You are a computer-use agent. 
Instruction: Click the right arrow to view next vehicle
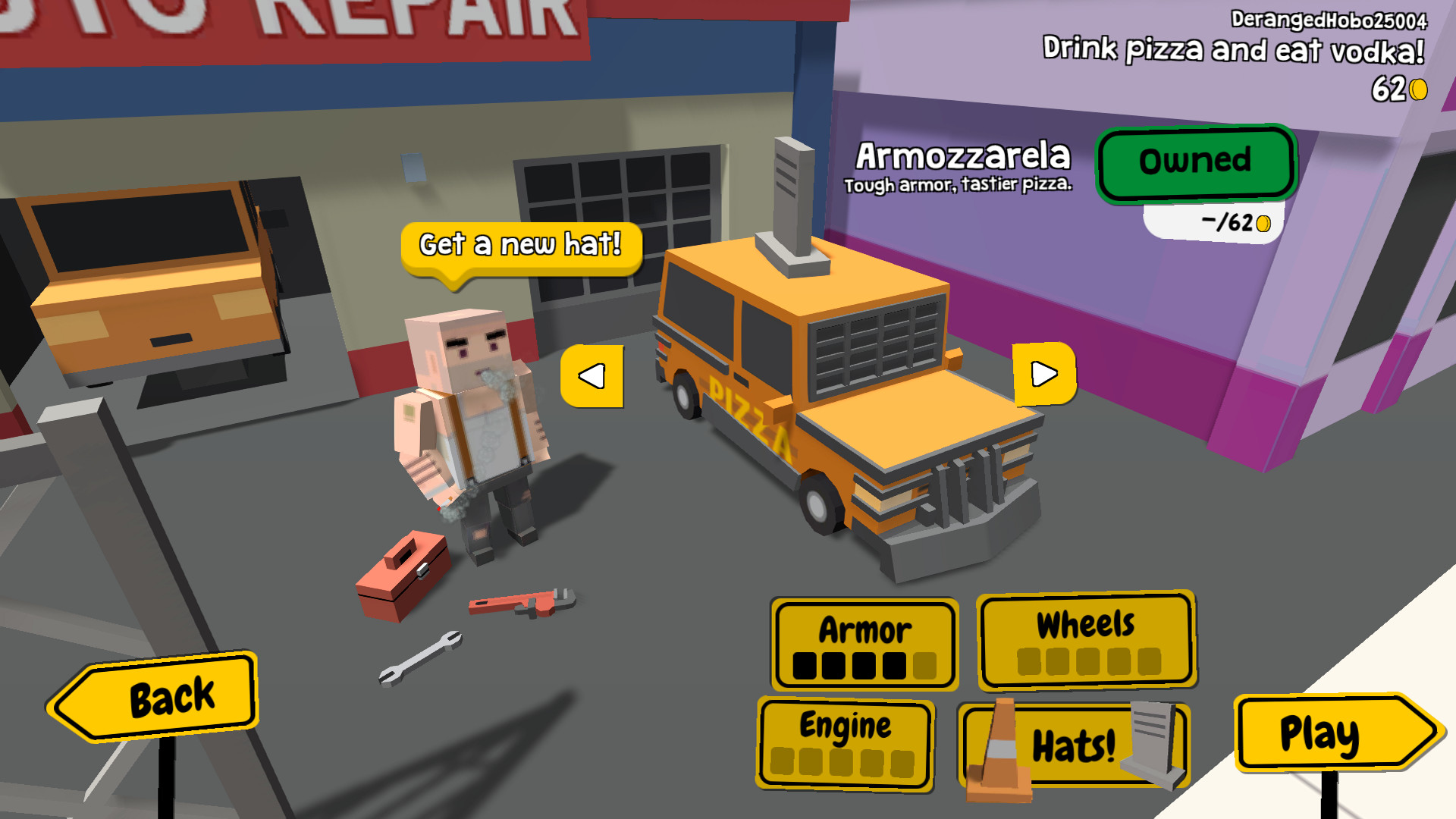1046,373
